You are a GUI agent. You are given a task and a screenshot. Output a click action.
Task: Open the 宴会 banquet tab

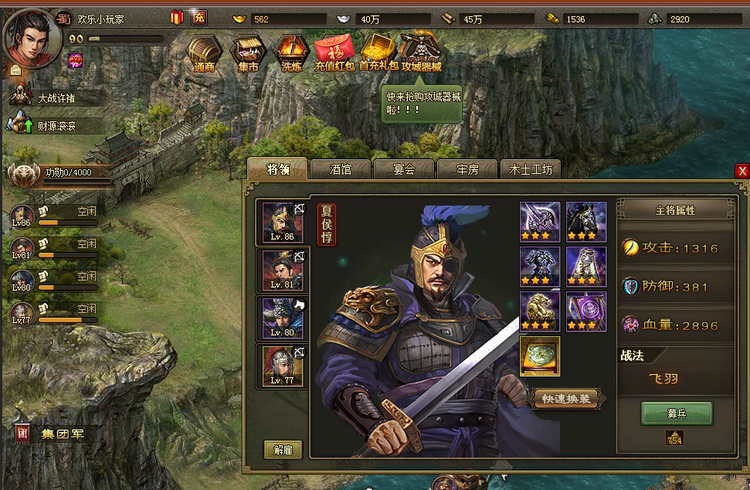coord(402,169)
